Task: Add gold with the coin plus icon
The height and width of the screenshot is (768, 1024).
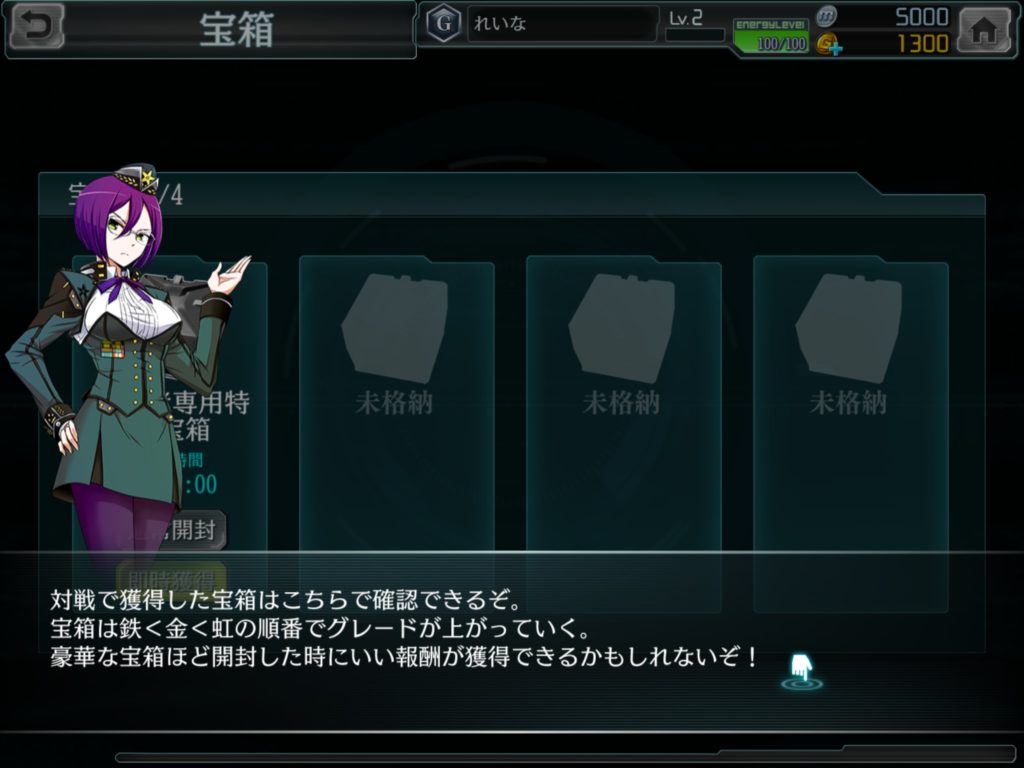Action: tap(826, 44)
